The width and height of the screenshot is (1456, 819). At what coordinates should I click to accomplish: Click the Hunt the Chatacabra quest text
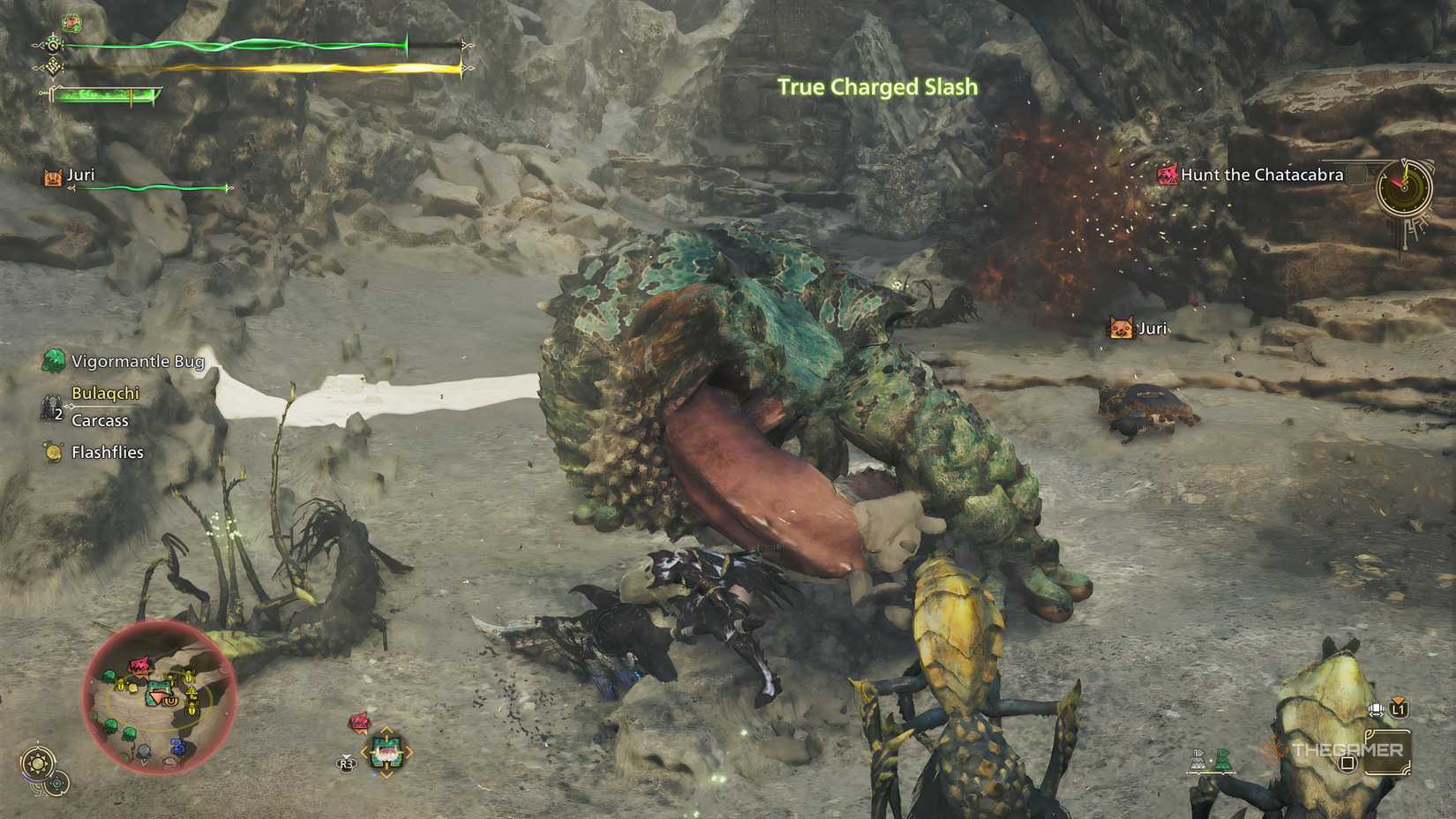coord(1260,175)
